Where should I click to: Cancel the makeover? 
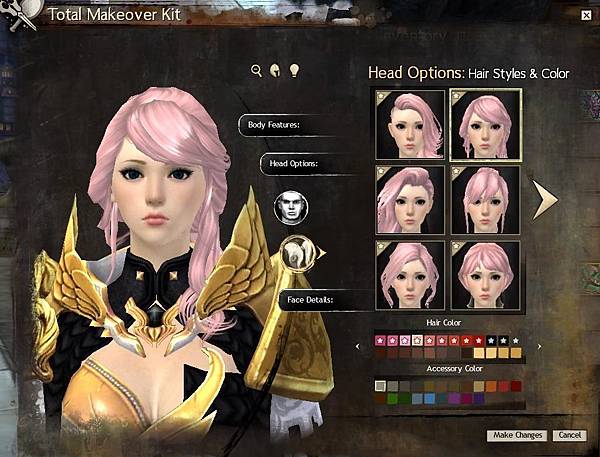pyautogui.click(x=569, y=435)
